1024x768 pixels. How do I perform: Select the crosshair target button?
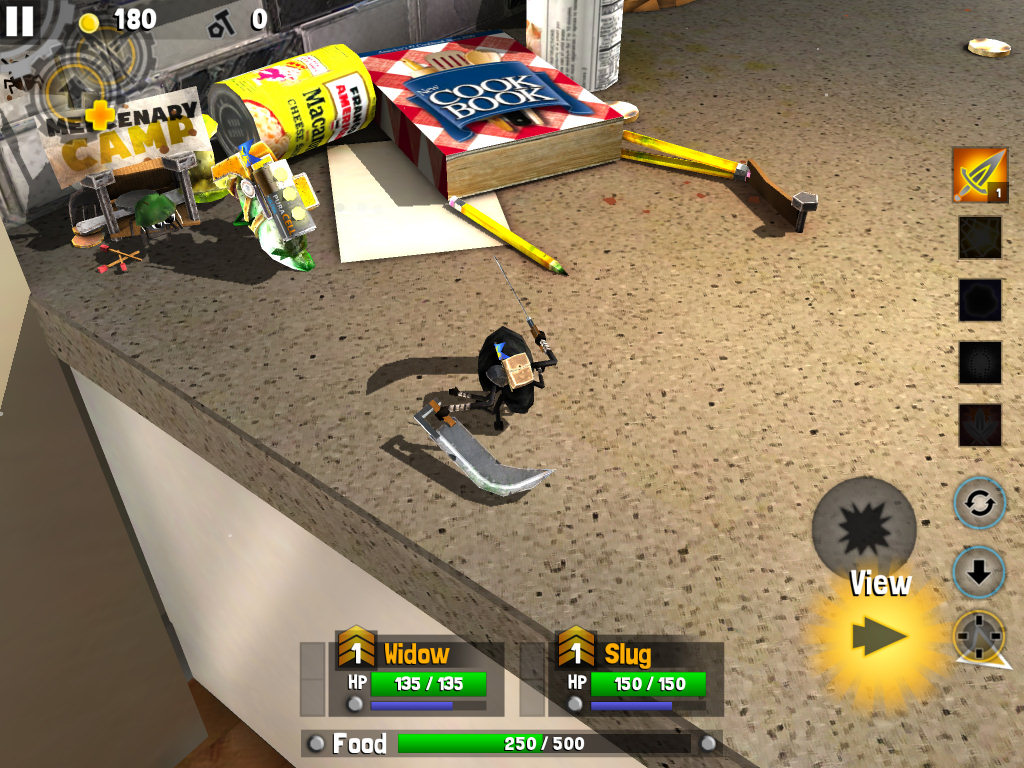(x=978, y=634)
